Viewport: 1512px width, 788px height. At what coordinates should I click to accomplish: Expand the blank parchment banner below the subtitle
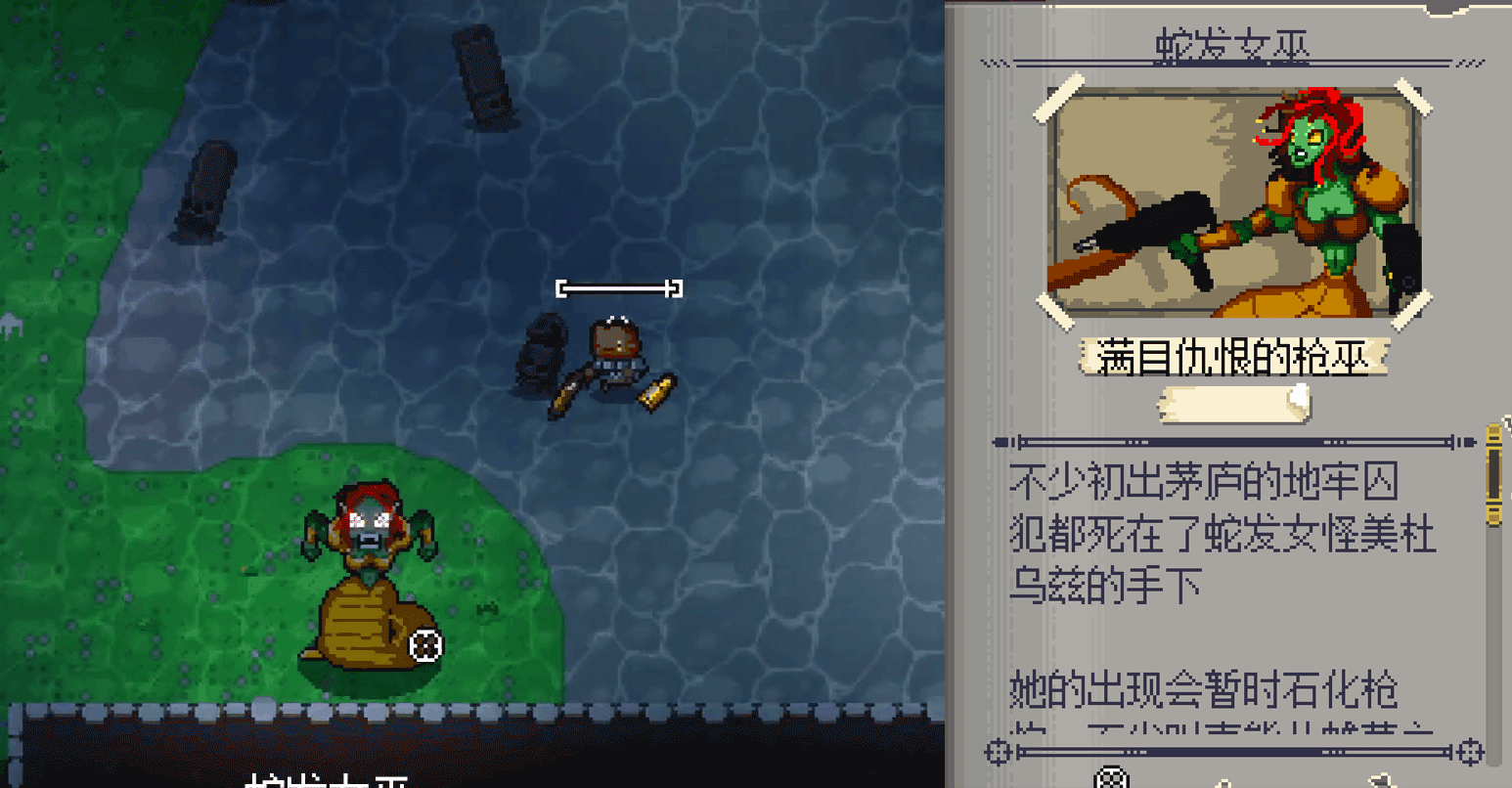pyautogui.click(x=1235, y=403)
